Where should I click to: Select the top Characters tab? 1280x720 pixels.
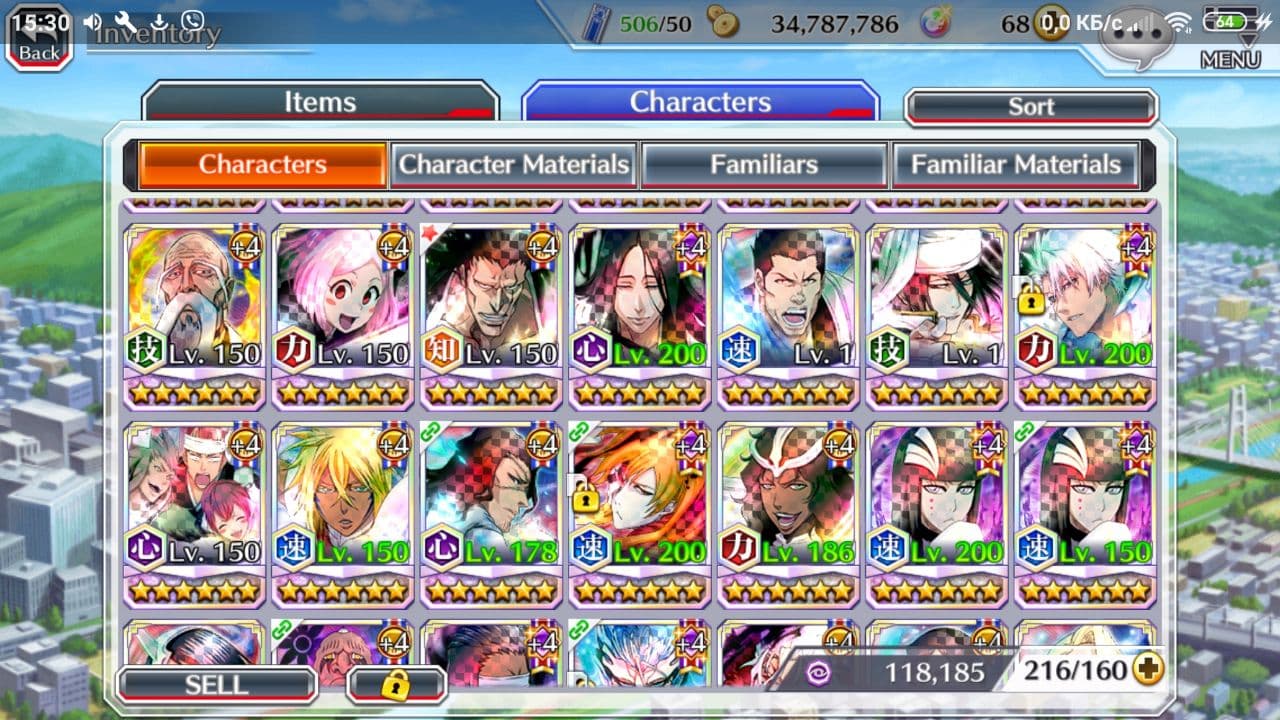pyautogui.click(x=700, y=103)
